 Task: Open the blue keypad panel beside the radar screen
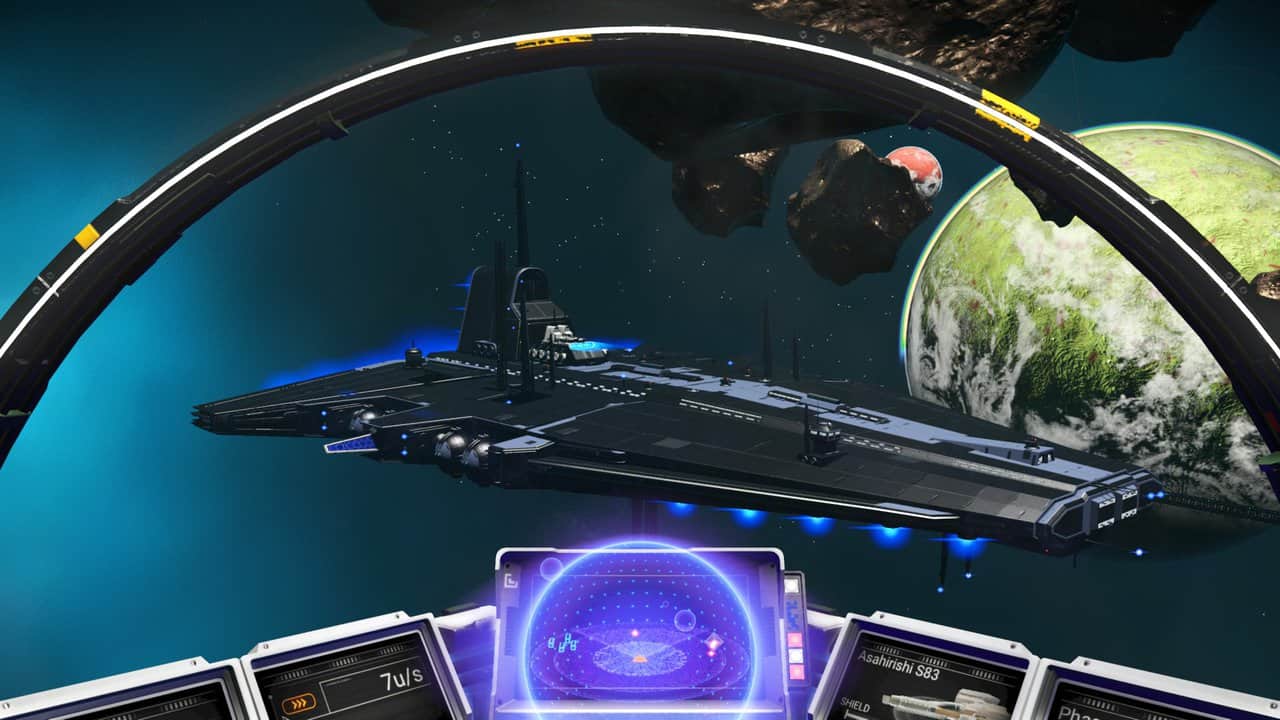point(793,610)
